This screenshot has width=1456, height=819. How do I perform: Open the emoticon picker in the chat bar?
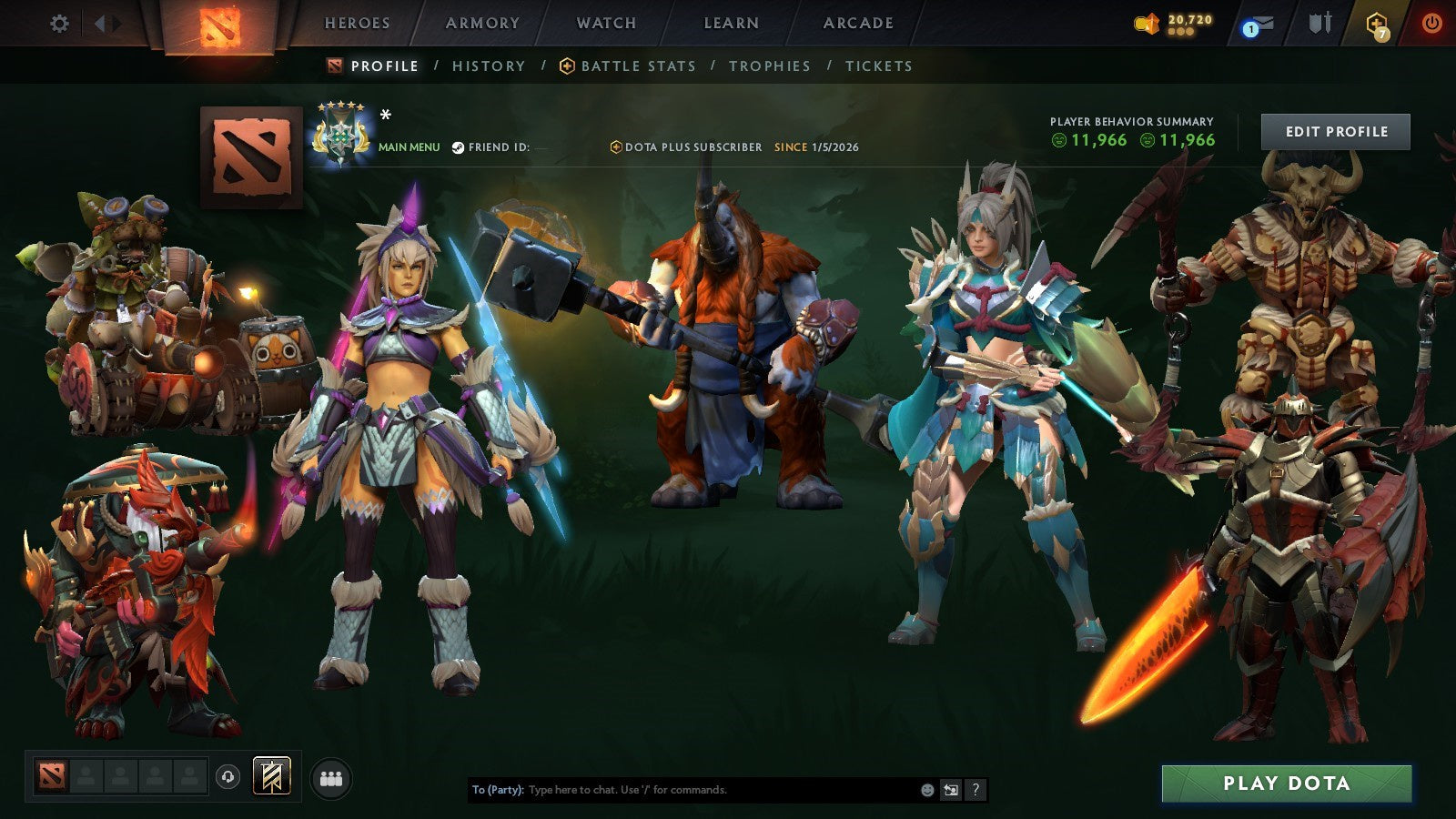point(925,790)
